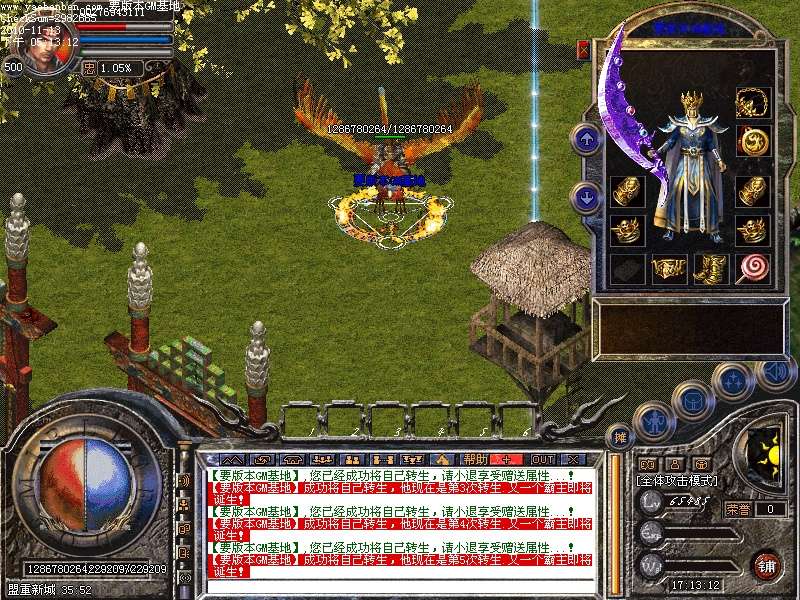Image resolution: width=800 pixels, height=600 pixels.
Task: Open the 帮助 help button
Action: [474, 459]
